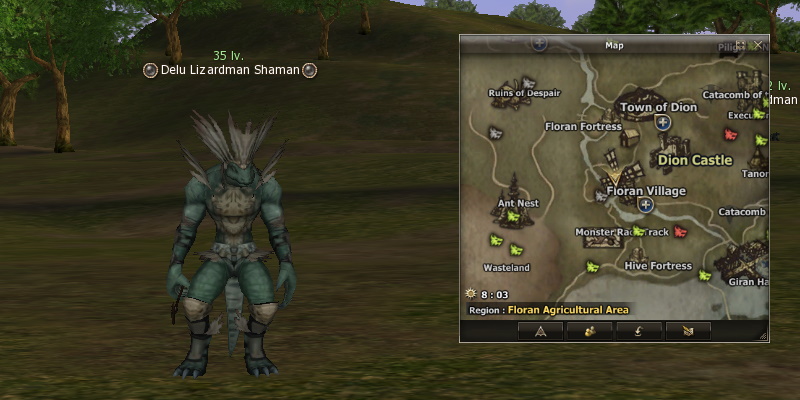The image size is (800, 400).
Task: Click the triangle tent button in map toolbar
Action: coord(541,330)
